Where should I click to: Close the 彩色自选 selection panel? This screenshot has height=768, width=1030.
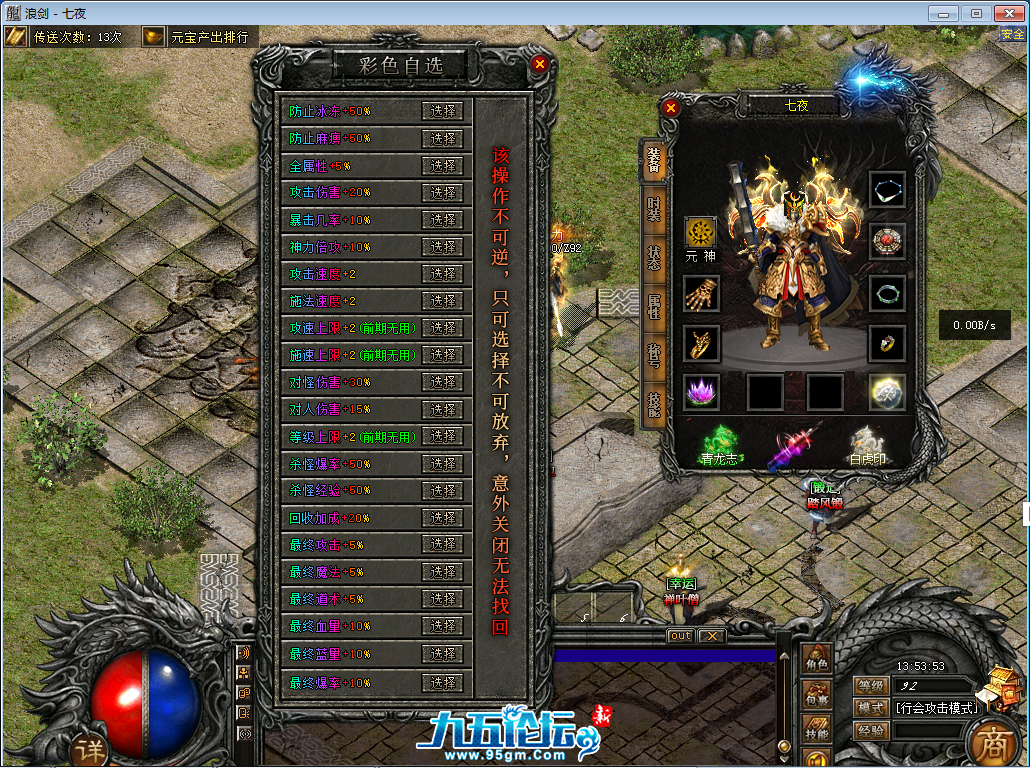pyautogui.click(x=540, y=64)
